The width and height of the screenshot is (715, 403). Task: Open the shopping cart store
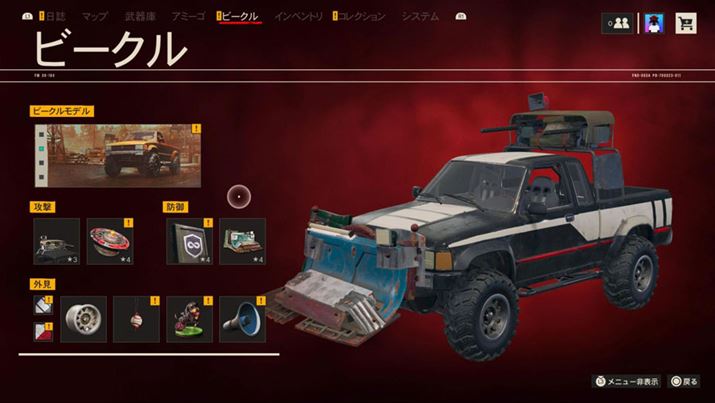pyautogui.click(x=686, y=22)
